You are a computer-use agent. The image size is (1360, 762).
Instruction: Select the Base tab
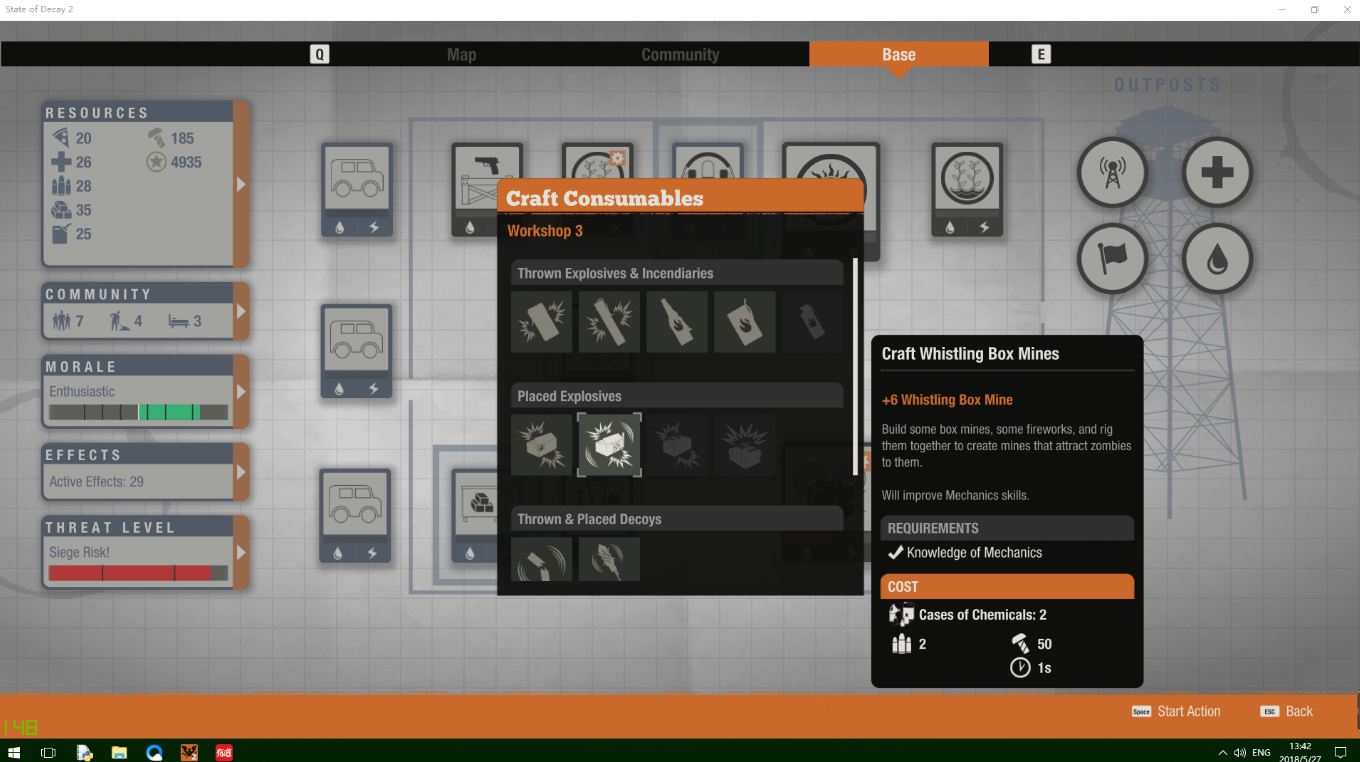(x=898, y=55)
